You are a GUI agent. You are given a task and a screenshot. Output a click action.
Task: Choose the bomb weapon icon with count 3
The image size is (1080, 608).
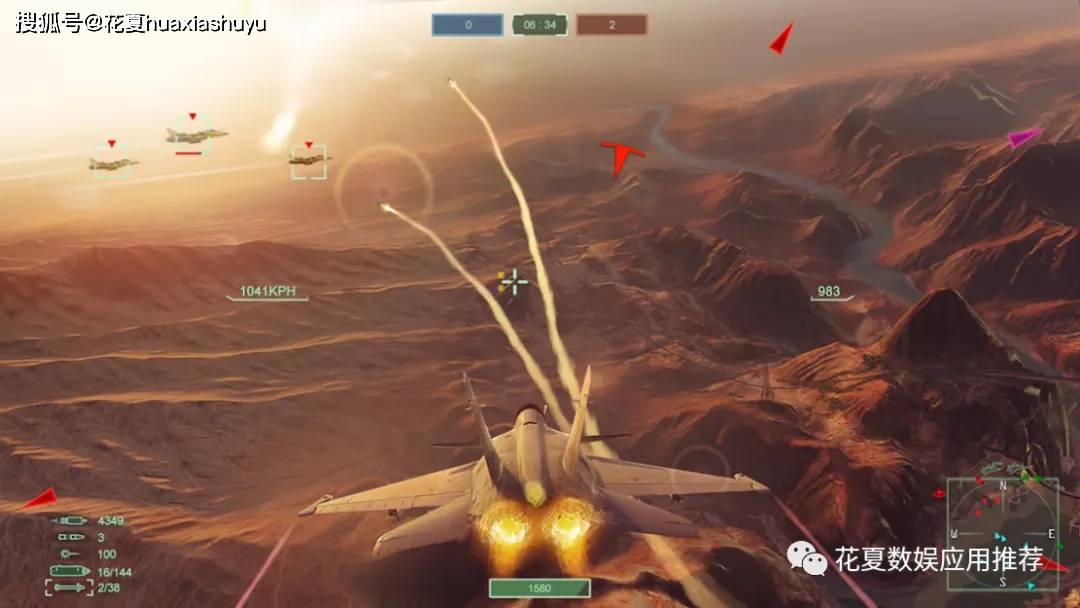(x=70, y=537)
